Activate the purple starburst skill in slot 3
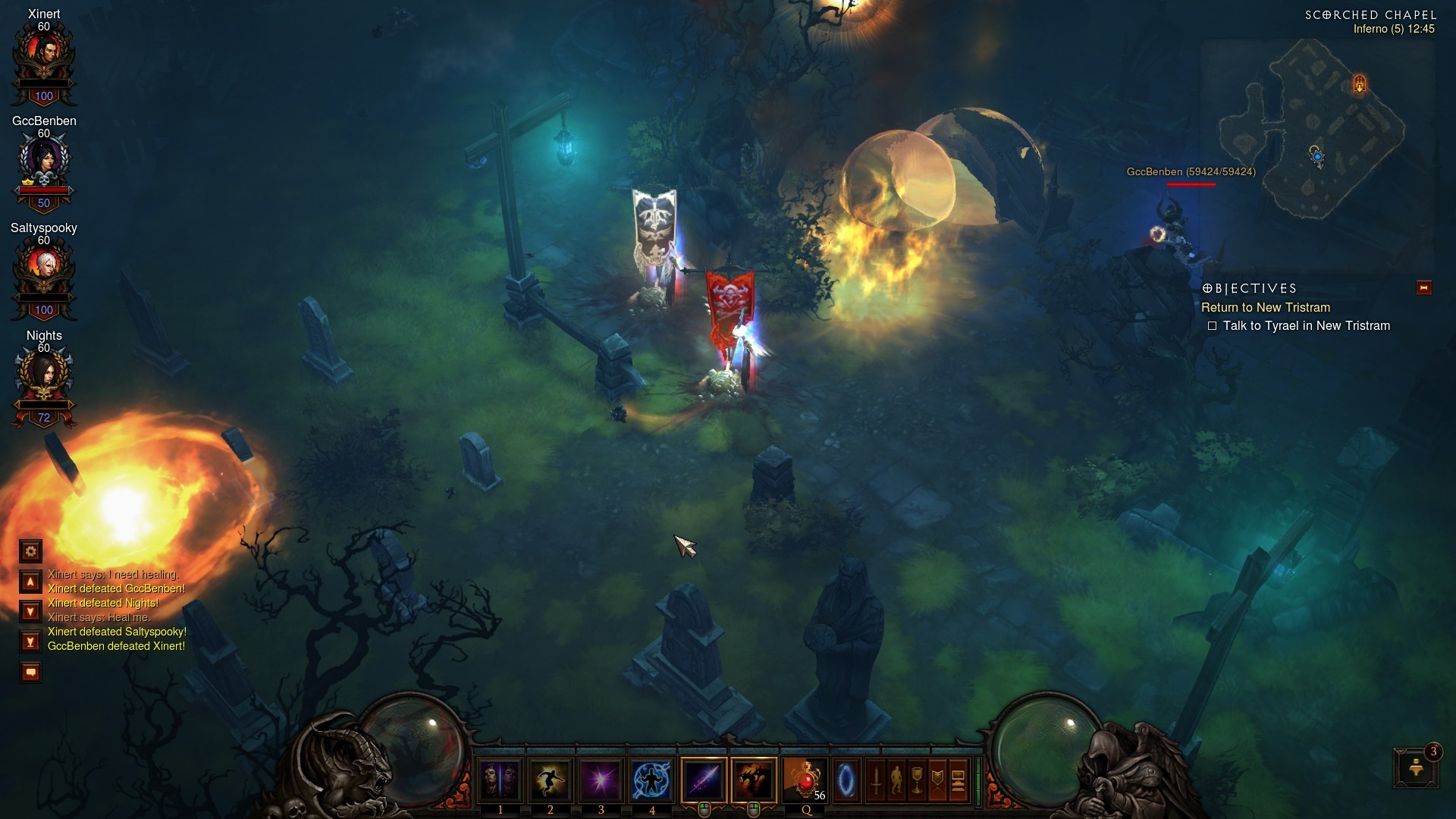Screen dimensions: 1456x819 (601, 780)
